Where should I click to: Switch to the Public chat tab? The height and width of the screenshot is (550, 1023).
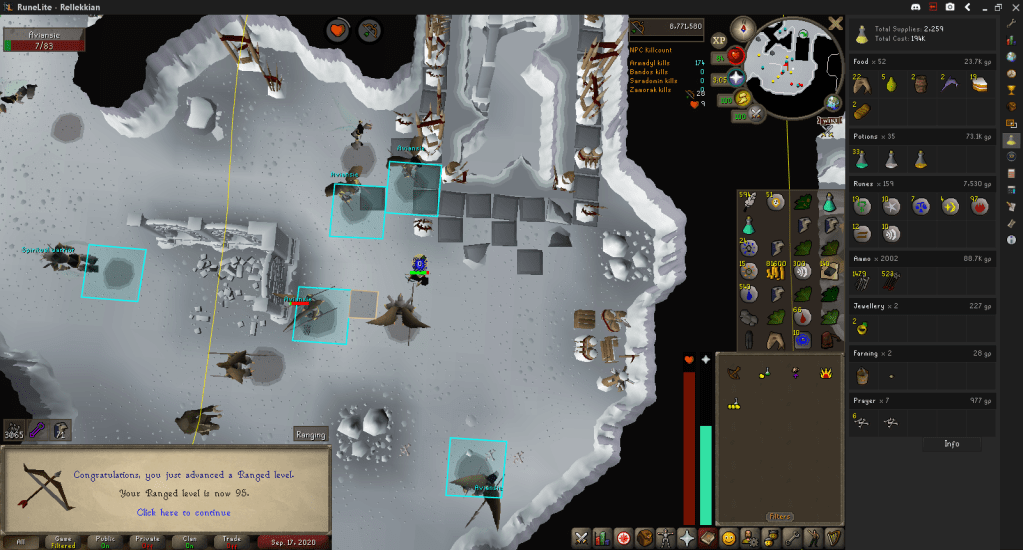[104, 541]
